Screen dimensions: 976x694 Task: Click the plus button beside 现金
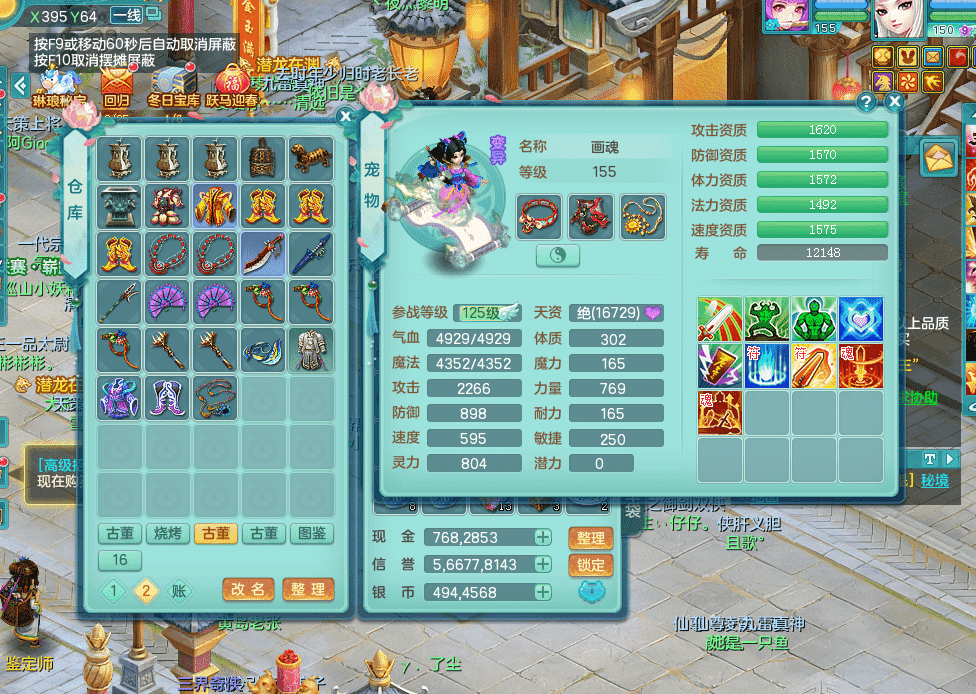(x=542, y=538)
